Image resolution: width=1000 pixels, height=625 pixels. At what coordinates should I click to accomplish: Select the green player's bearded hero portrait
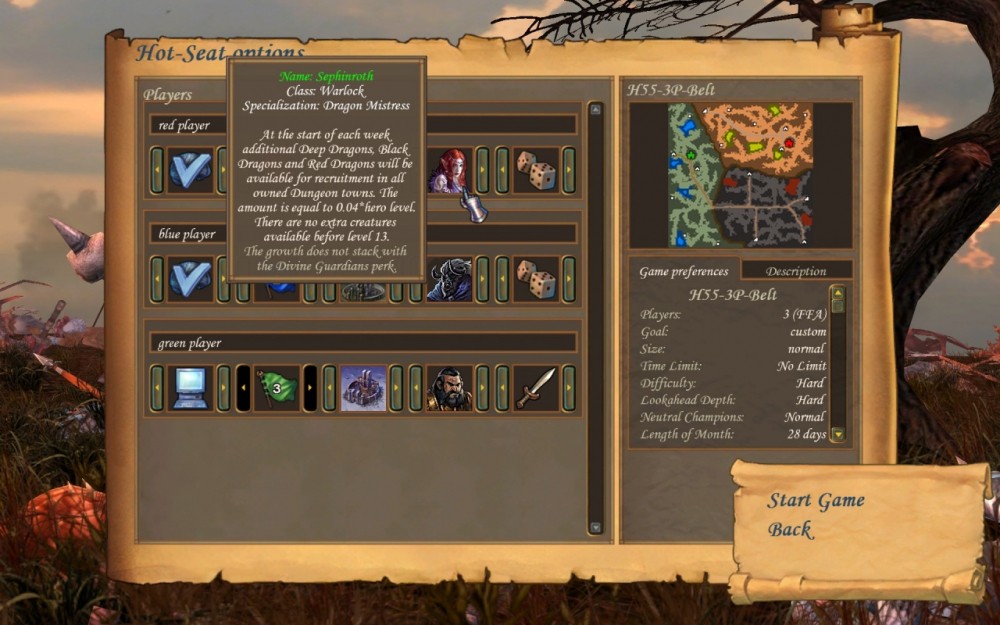pos(449,388)
